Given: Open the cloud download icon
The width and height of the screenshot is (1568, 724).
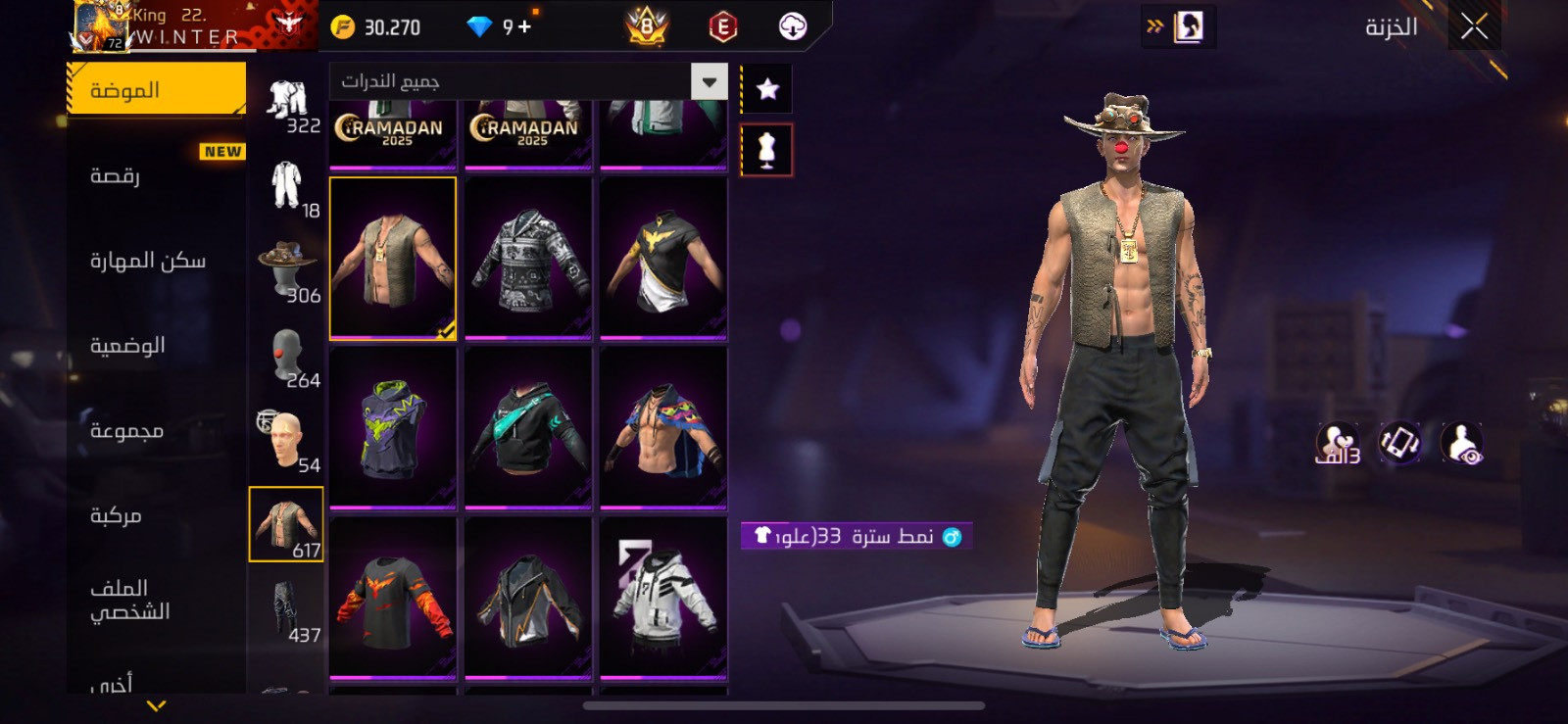Looking at the screenshot, I should (793, 26).
